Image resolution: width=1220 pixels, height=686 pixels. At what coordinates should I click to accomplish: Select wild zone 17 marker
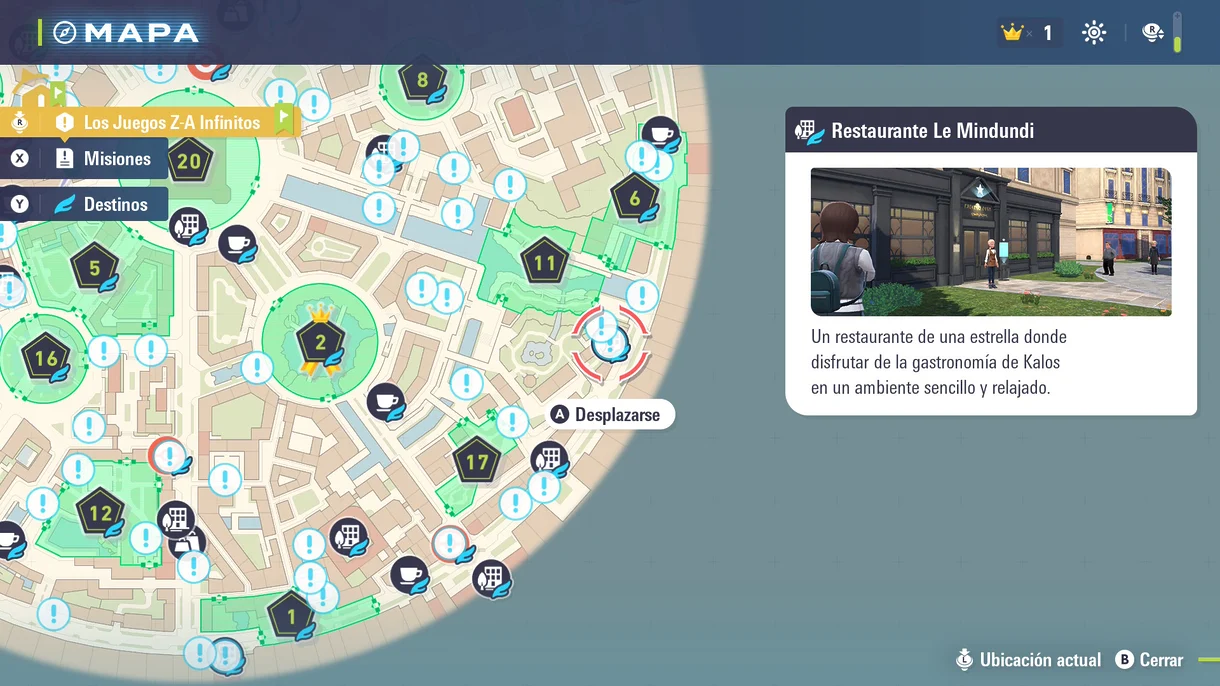(x=477, y=462)
